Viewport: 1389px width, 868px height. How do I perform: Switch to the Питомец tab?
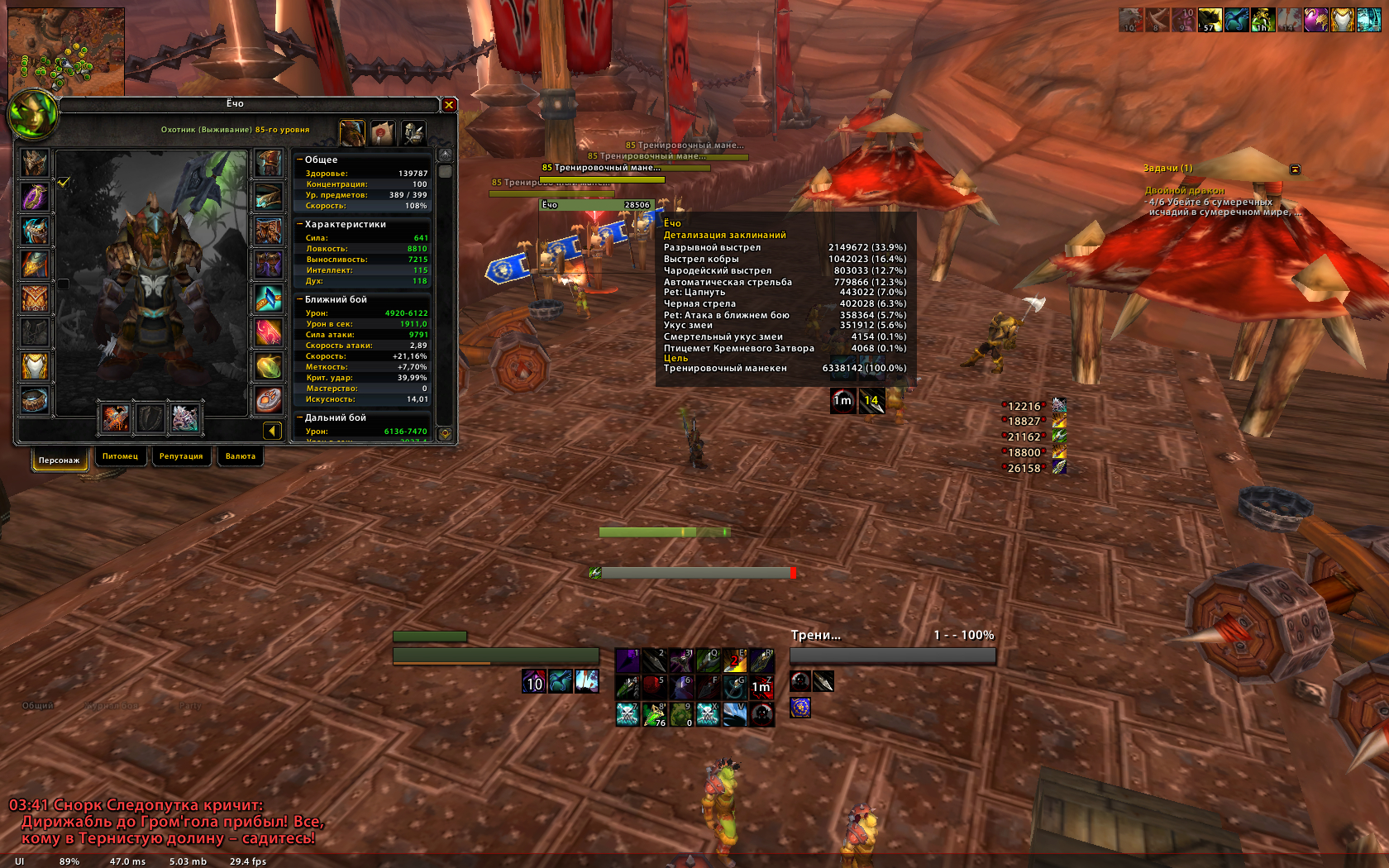coord(121,456)
